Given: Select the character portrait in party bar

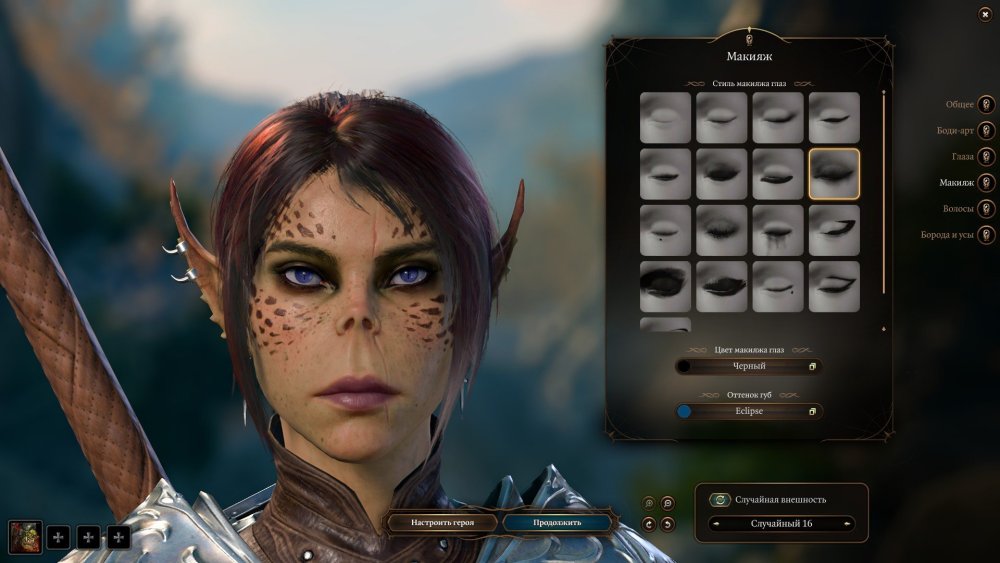Looking at the screenshot, I should pos(25,537).
